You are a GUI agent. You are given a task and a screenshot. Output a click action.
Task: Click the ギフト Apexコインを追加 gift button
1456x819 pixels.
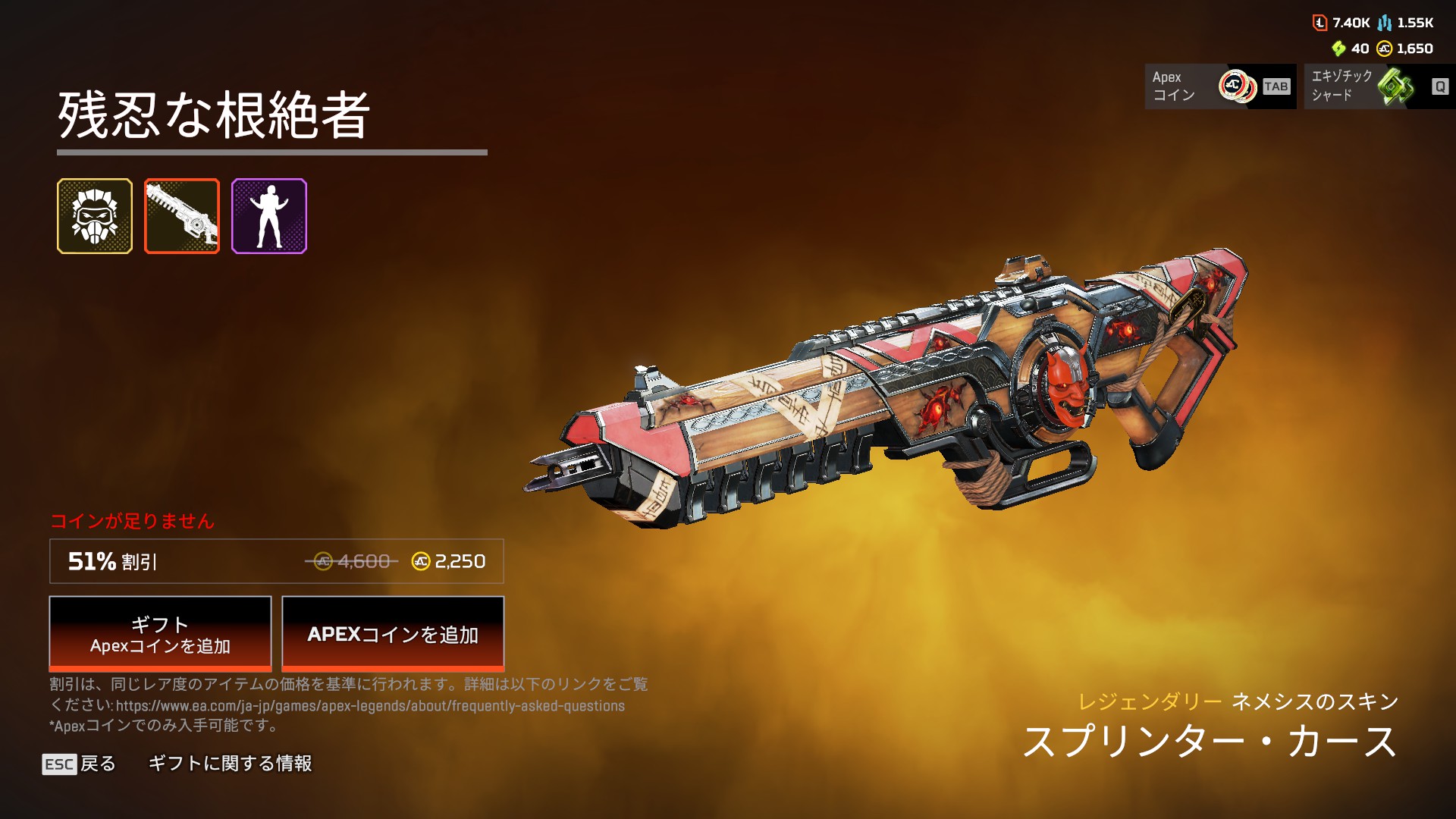tap(160, 634)
